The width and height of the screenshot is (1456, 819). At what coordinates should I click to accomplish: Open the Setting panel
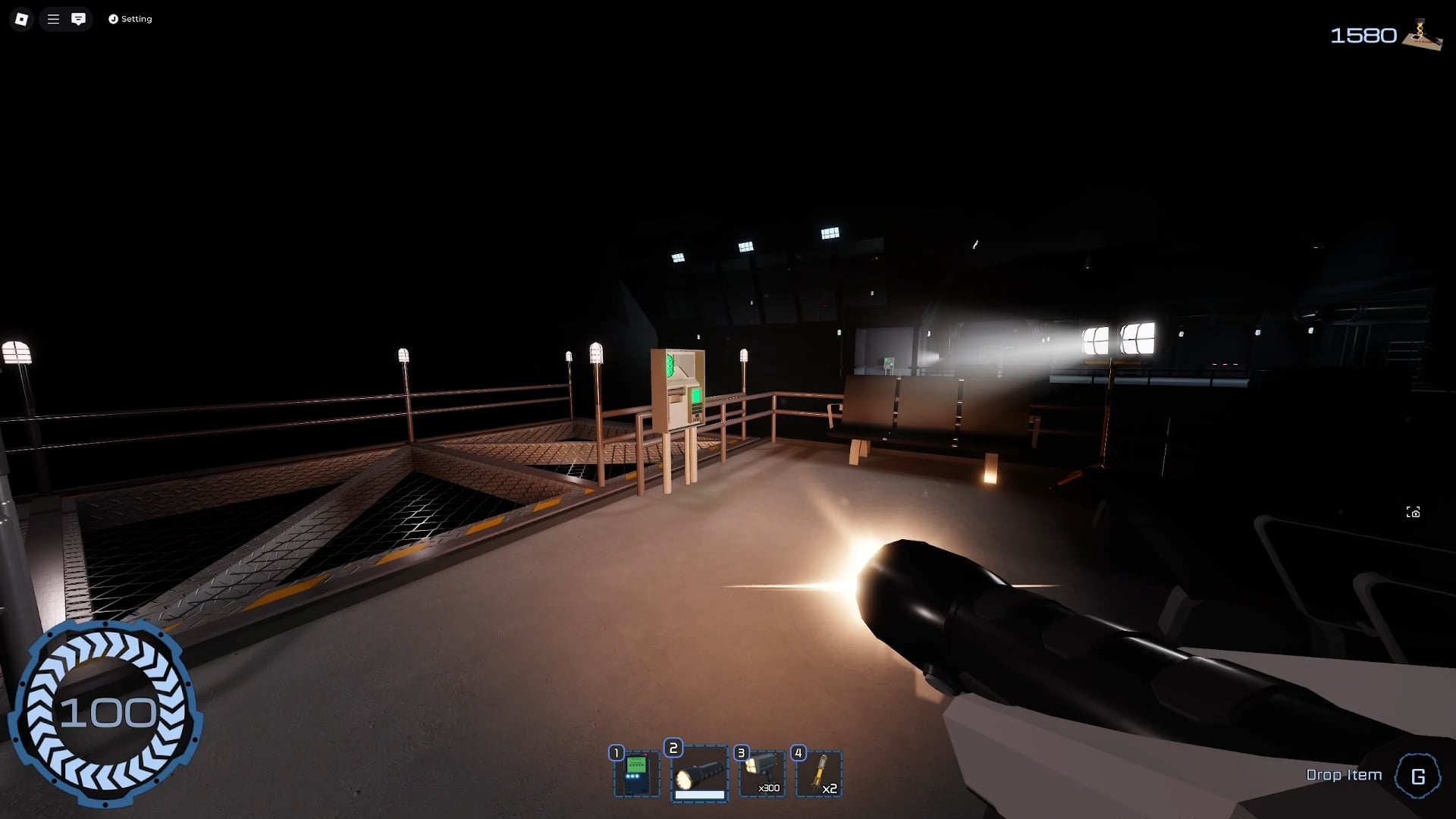click(x=130, y=19)
